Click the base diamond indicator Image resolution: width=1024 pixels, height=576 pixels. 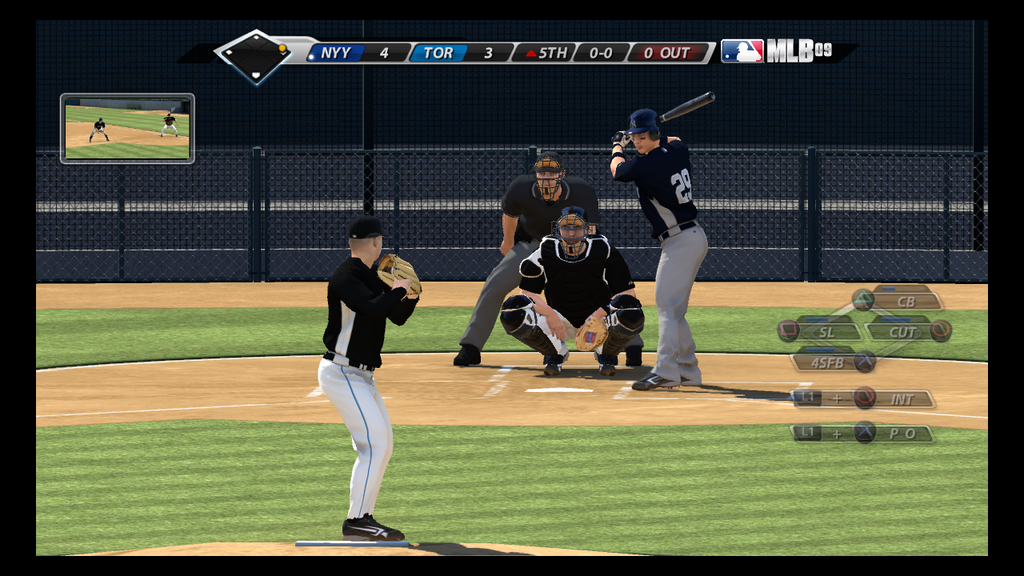click(x=254, y=56)
